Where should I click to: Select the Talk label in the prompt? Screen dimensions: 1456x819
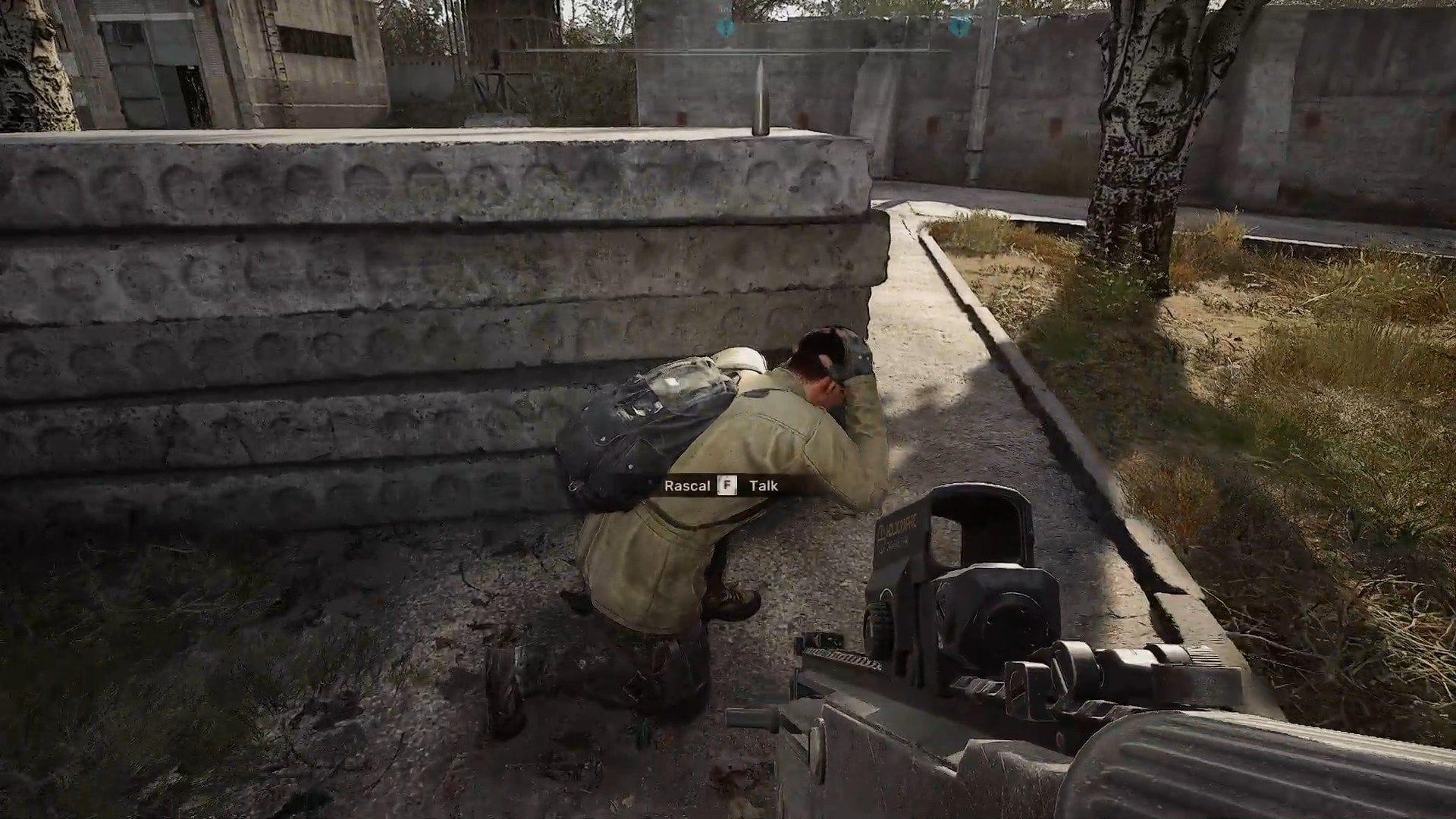(764, 485)
